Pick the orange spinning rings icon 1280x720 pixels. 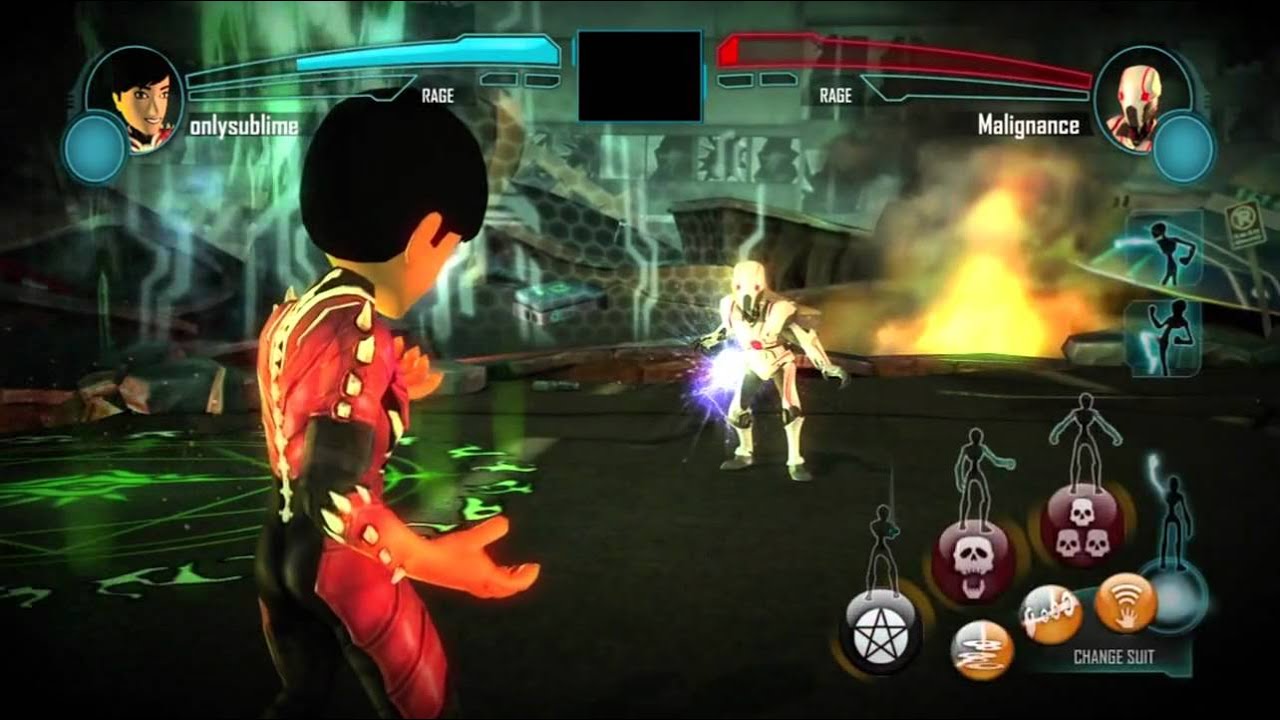click(981, 650)
